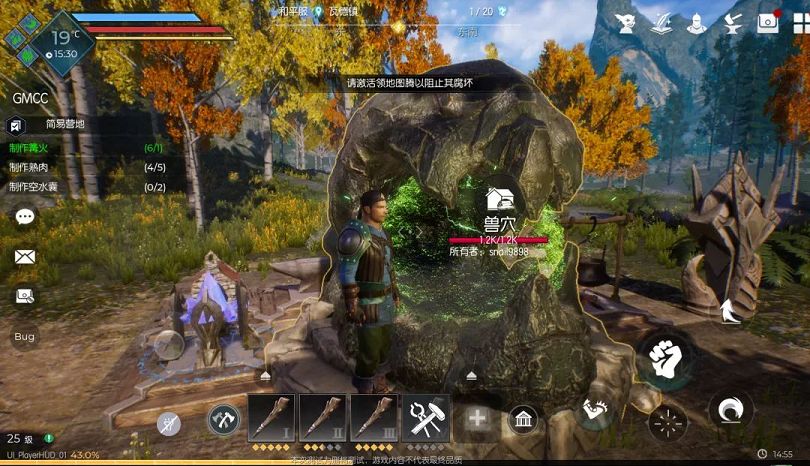Image resolution: width=810 pixels, height=466 pixels.
Task: Tap the crossed axes button
Action: (223, 419)
